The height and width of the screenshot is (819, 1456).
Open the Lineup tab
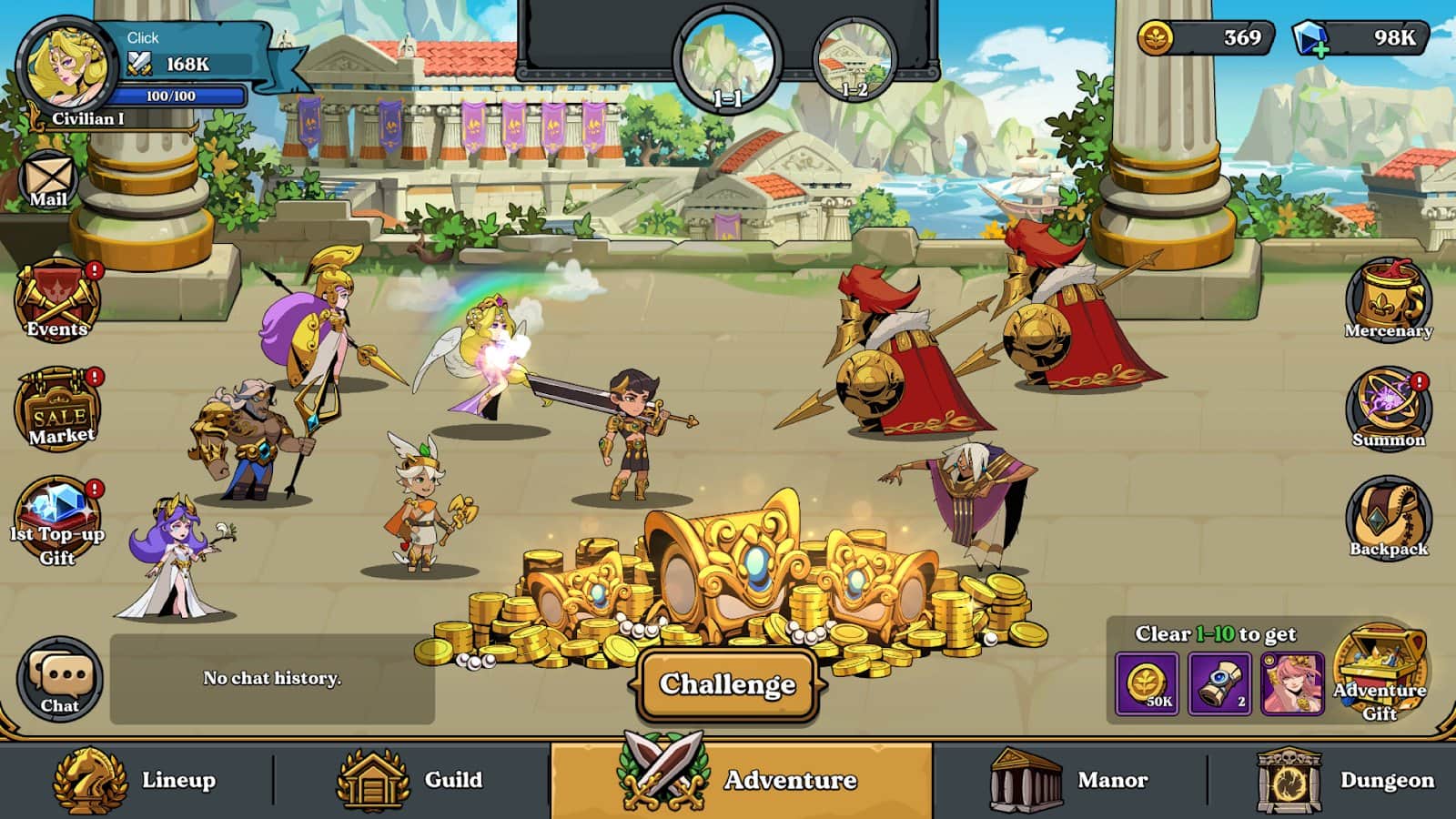coord(136,780)
